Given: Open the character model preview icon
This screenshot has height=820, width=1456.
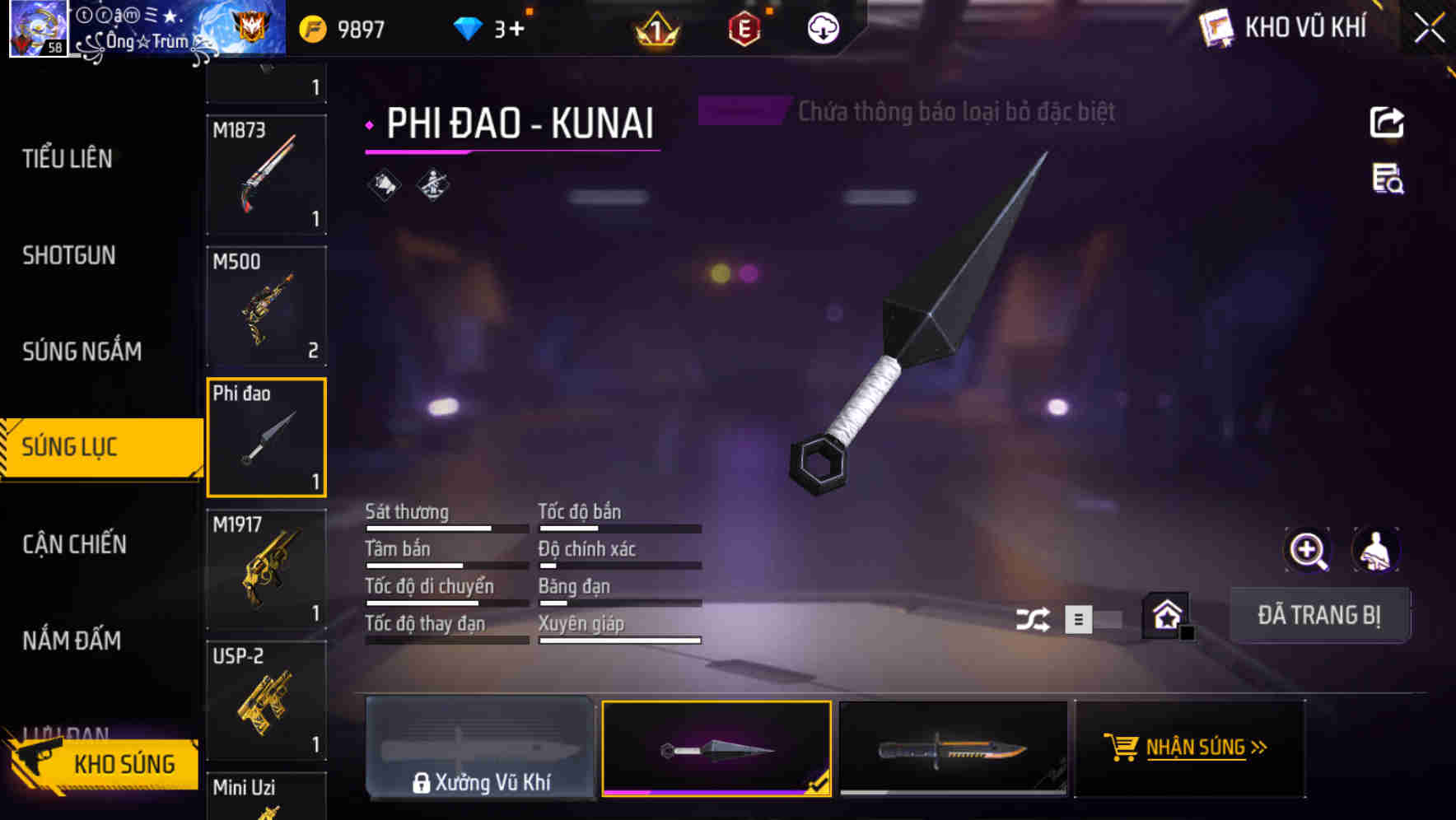Looking at the screenshot, I should 1374,550.
